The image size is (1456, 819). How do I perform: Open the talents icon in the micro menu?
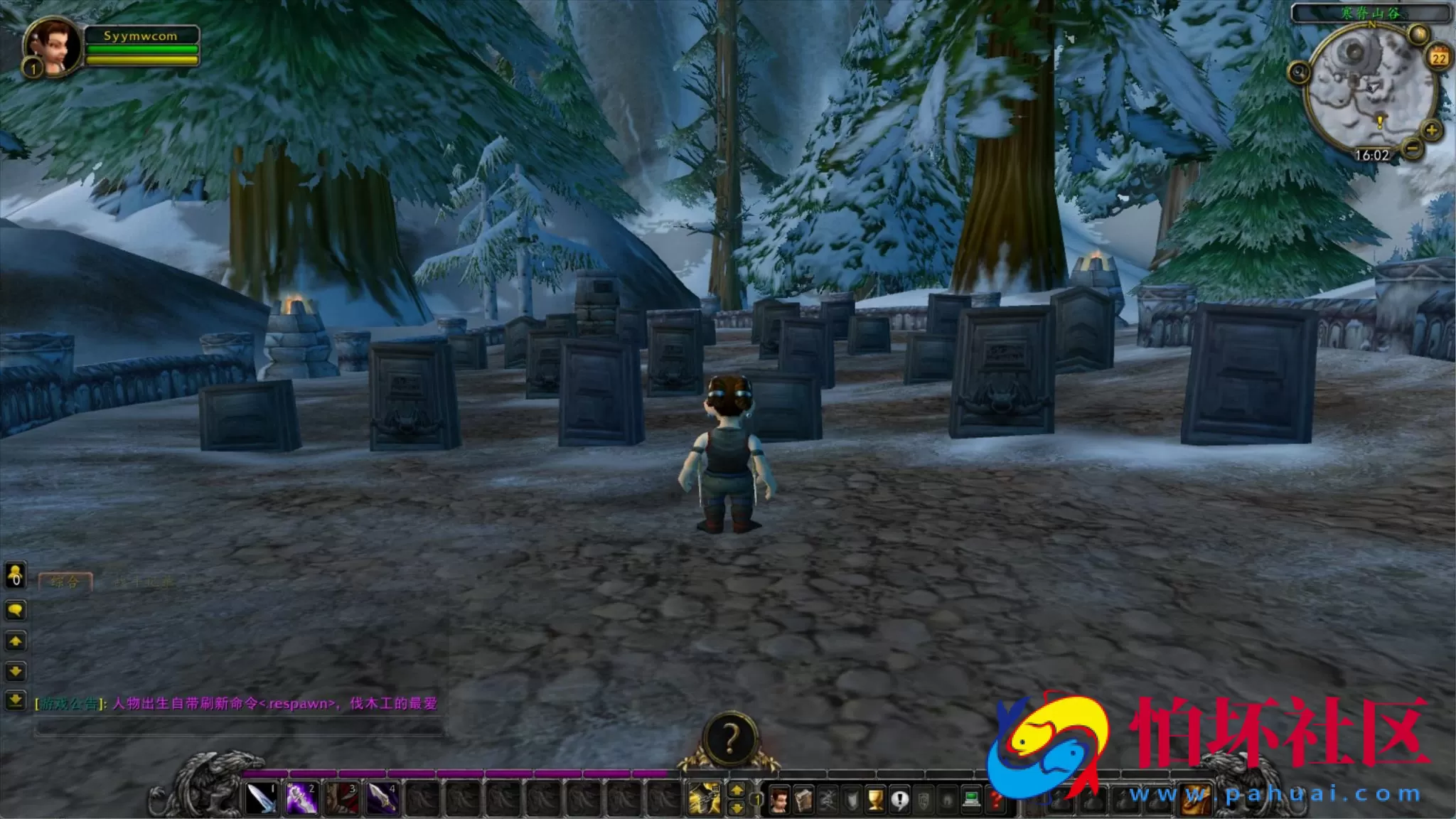827,799
